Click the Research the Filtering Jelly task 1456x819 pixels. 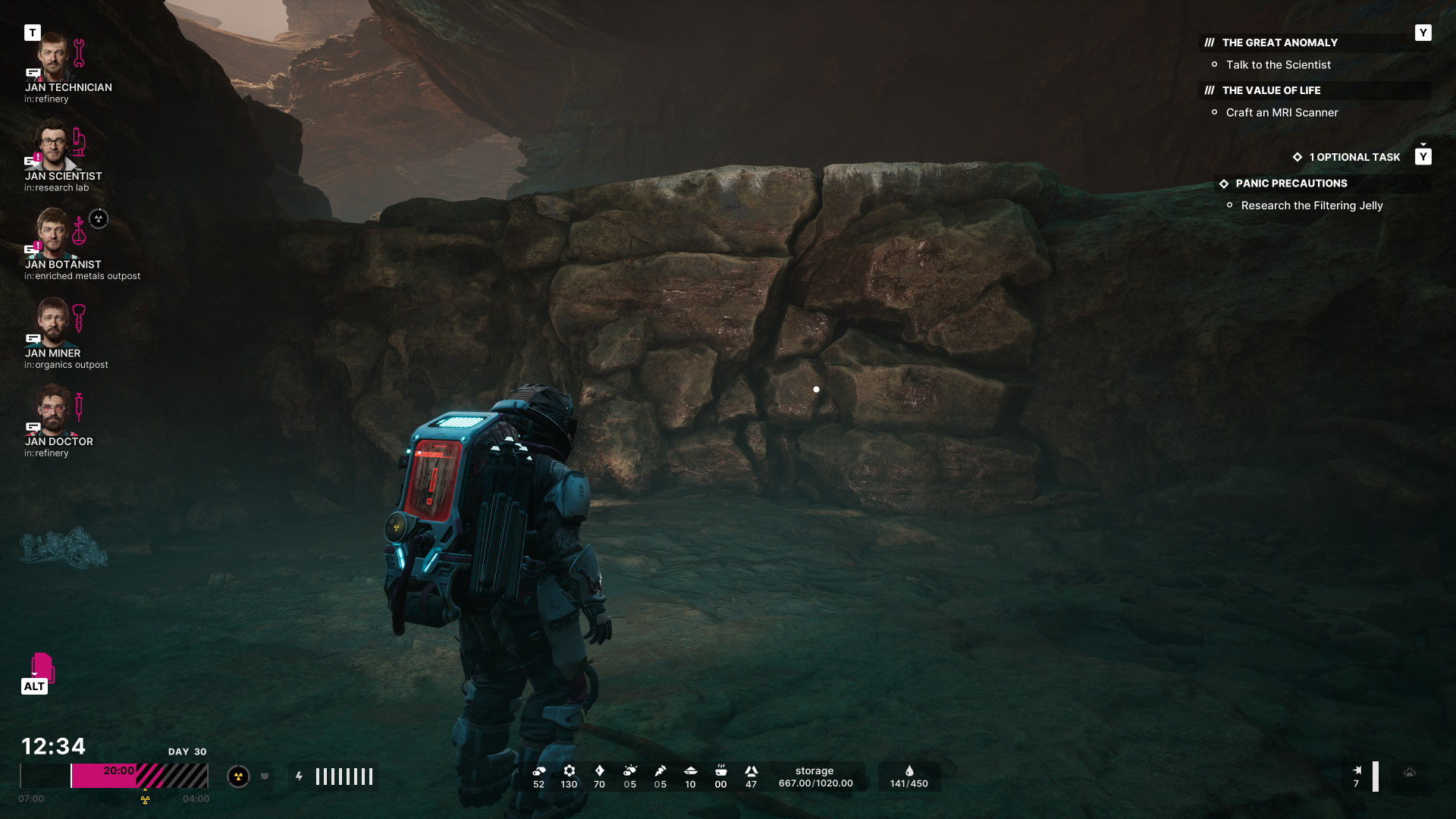[1311, 206]
